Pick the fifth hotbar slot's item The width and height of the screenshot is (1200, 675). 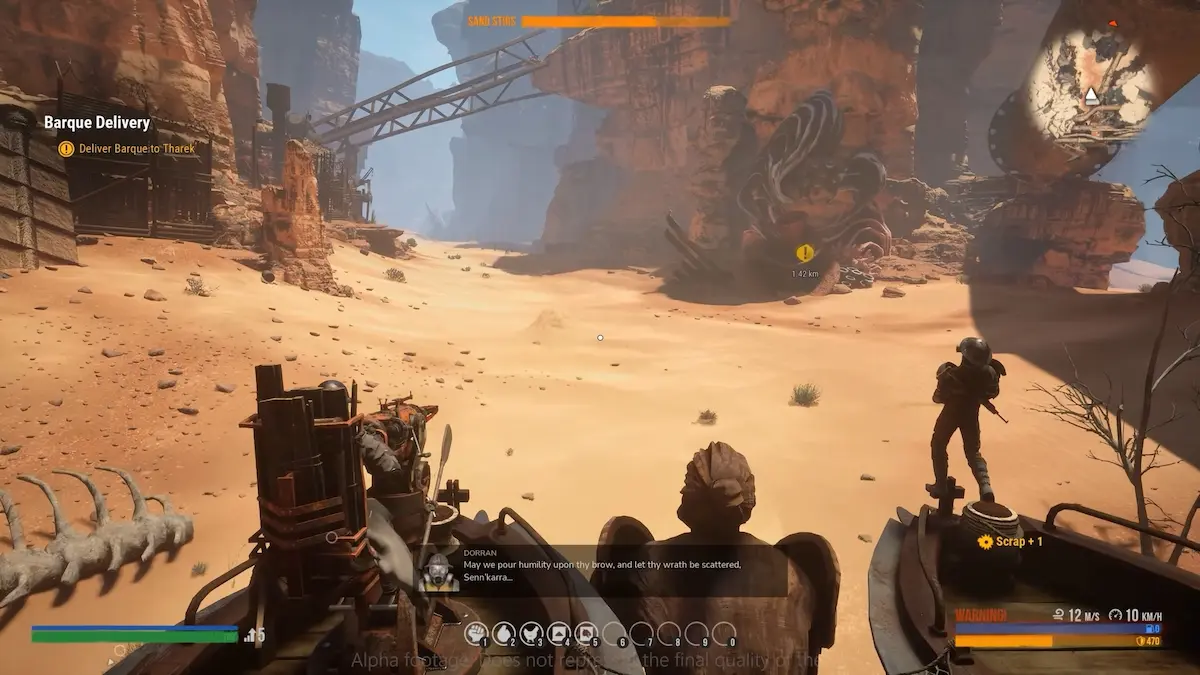[587, 633]
